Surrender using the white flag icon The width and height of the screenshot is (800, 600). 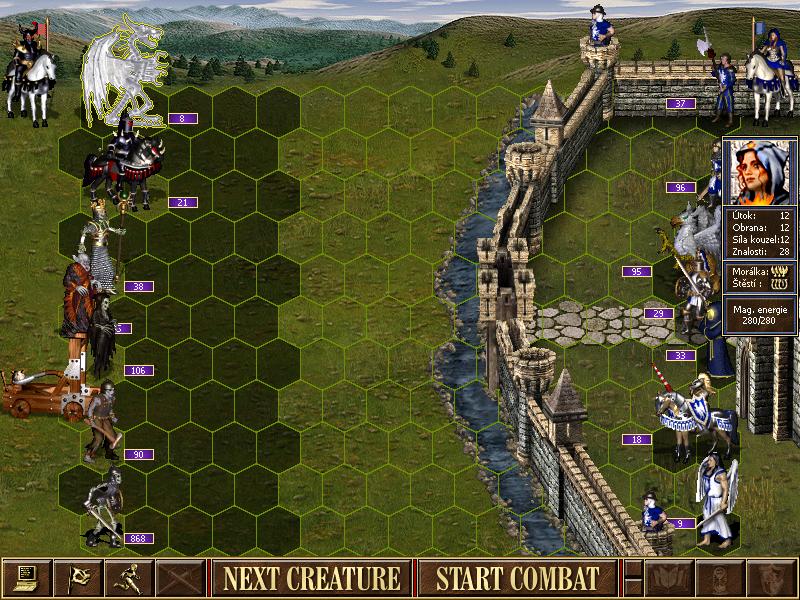(78, 578)
